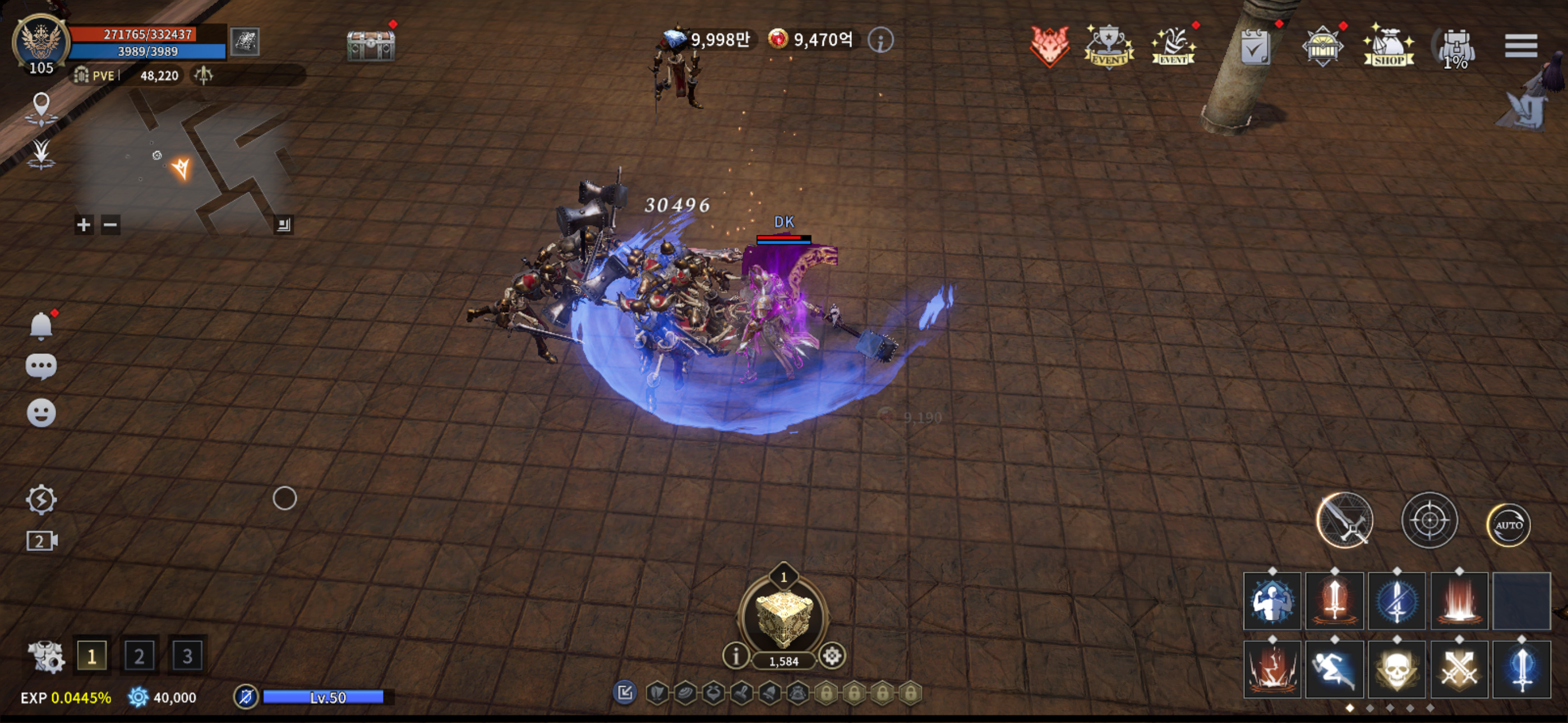Viewport: 1568px width, 723px height.
Task: Activate the crossed swords skill
Action: pyautogui.click(x=1459, y=669)
